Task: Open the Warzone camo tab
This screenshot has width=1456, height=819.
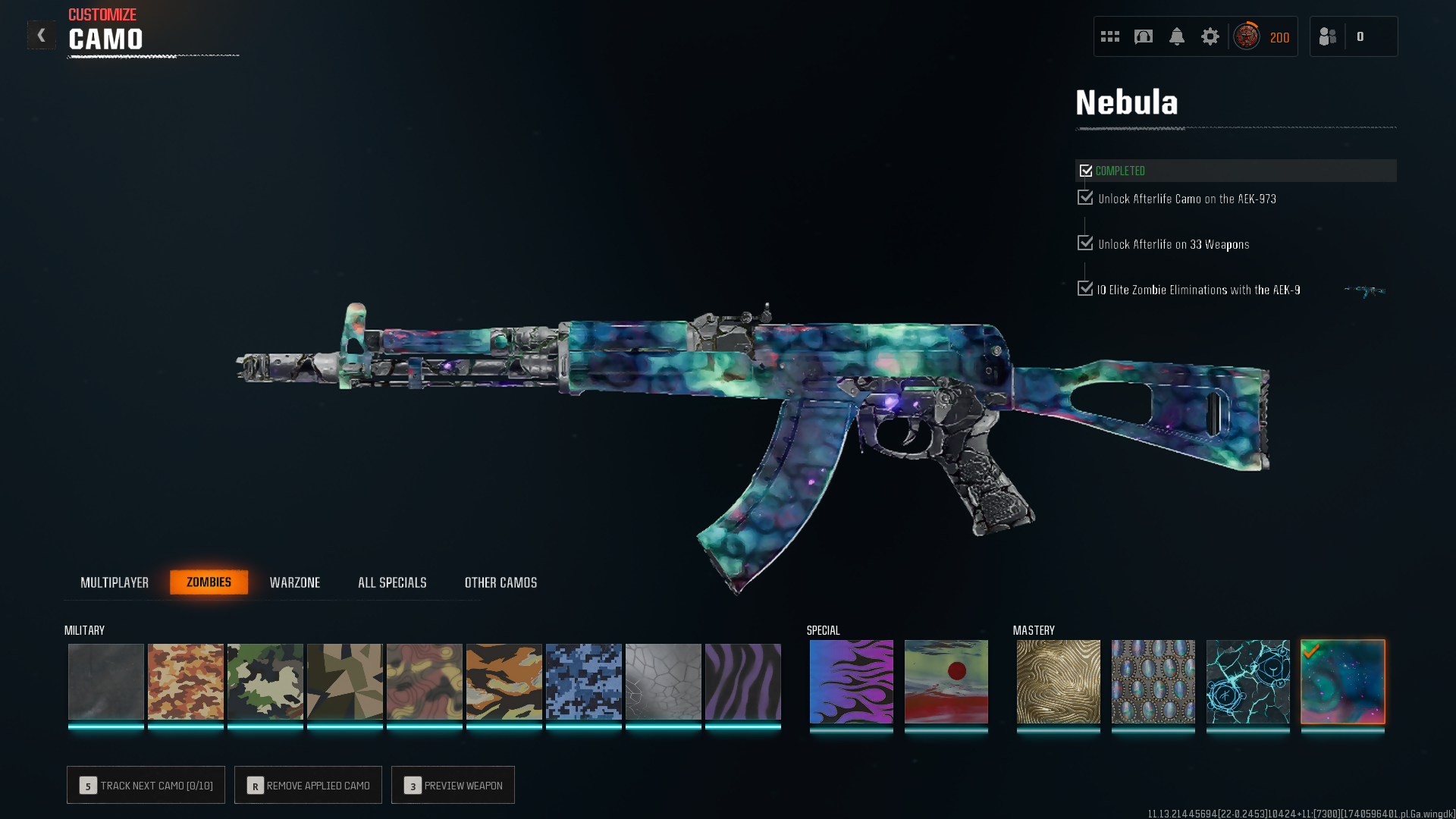Action: (x=295, y=582)
